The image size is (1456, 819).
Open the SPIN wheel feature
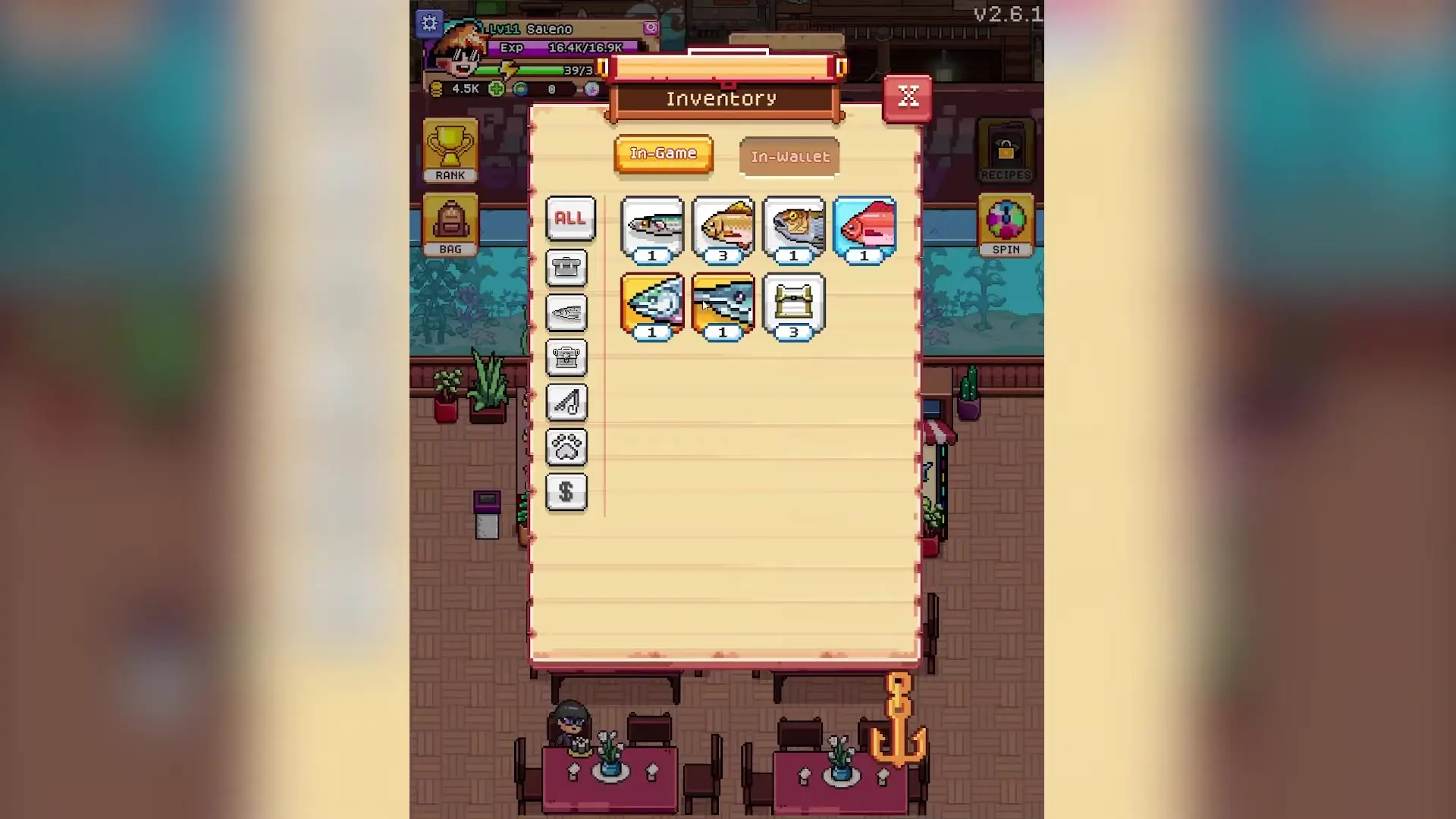[1006, 225]
